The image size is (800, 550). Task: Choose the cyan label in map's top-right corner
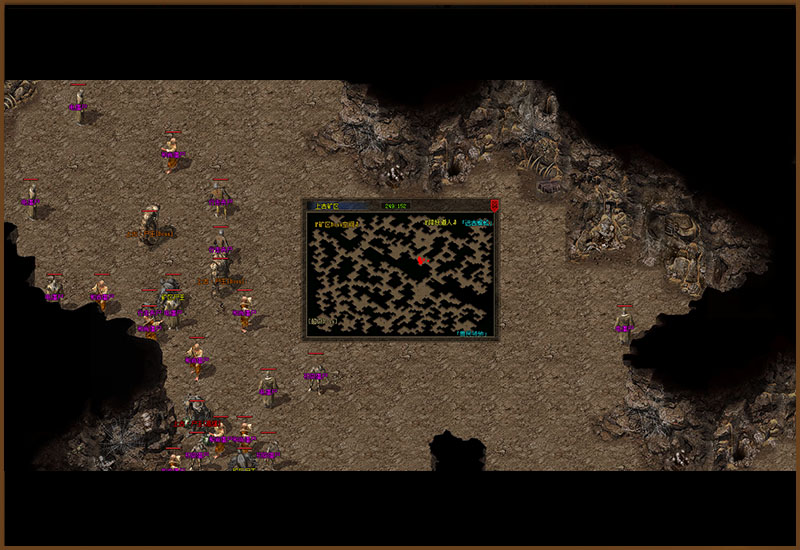pyautogui.click(x=477, y=222)
